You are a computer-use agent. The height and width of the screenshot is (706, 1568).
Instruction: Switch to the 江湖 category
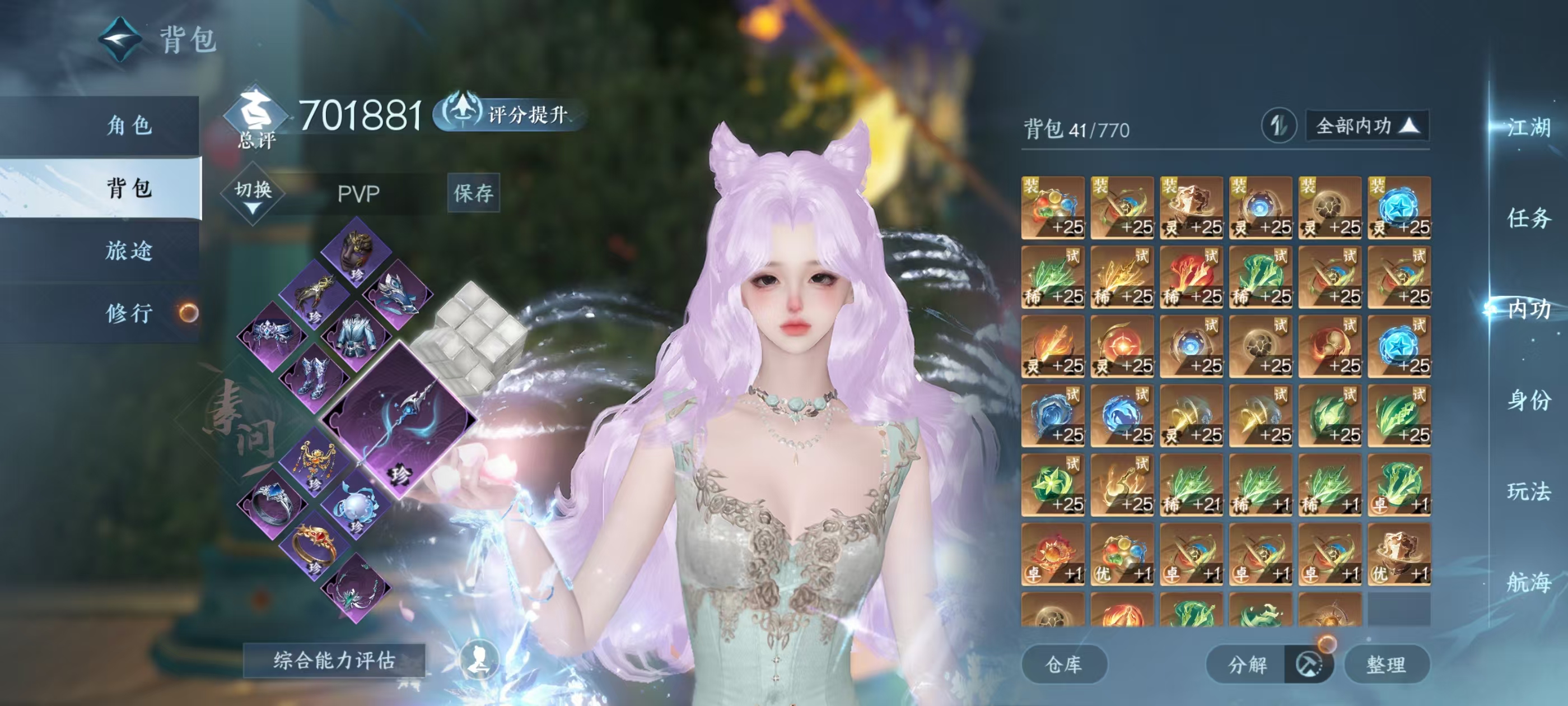pyautogui.click(x=1528, y=128)
